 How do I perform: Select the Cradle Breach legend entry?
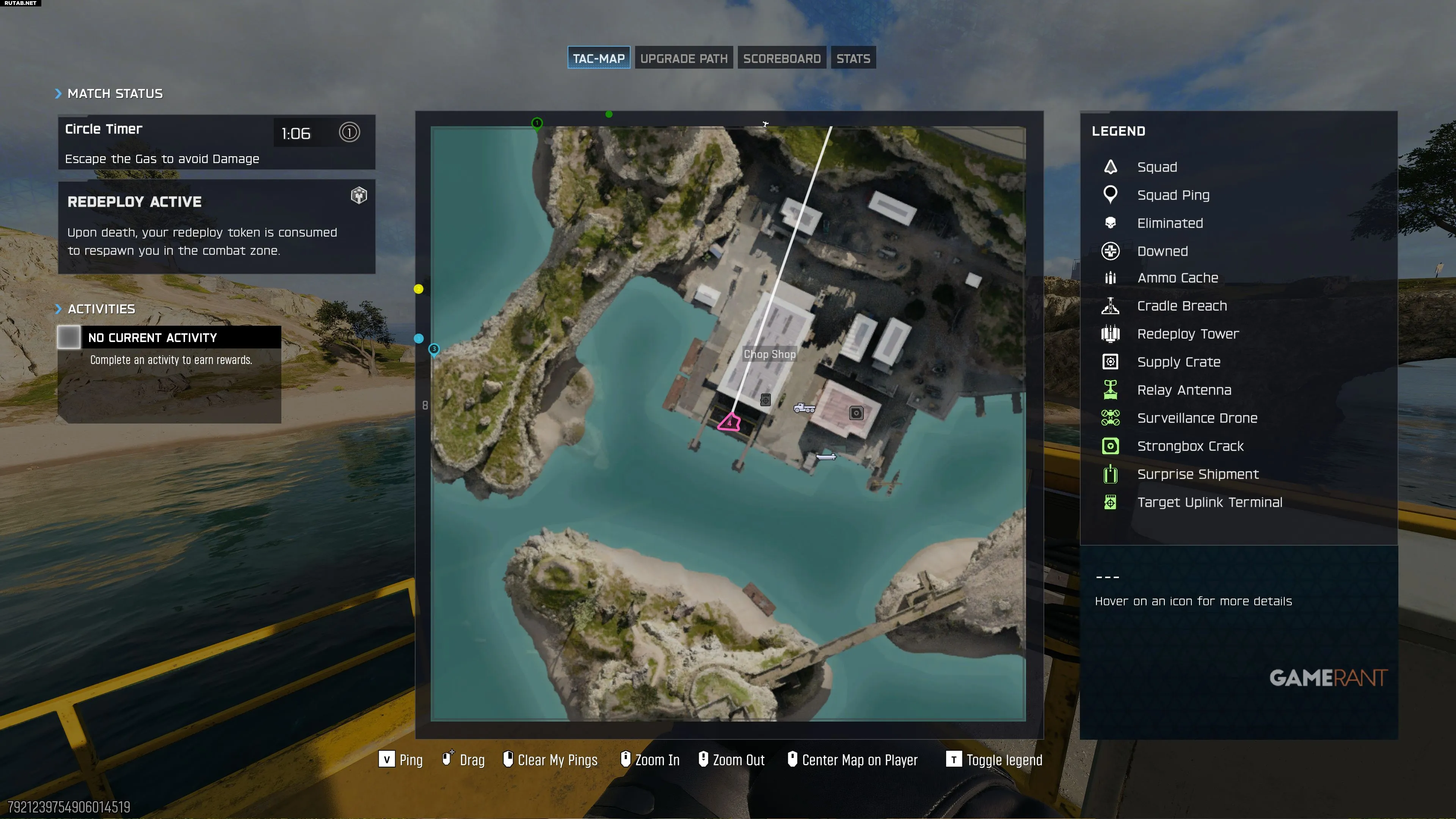[1181, 306]
